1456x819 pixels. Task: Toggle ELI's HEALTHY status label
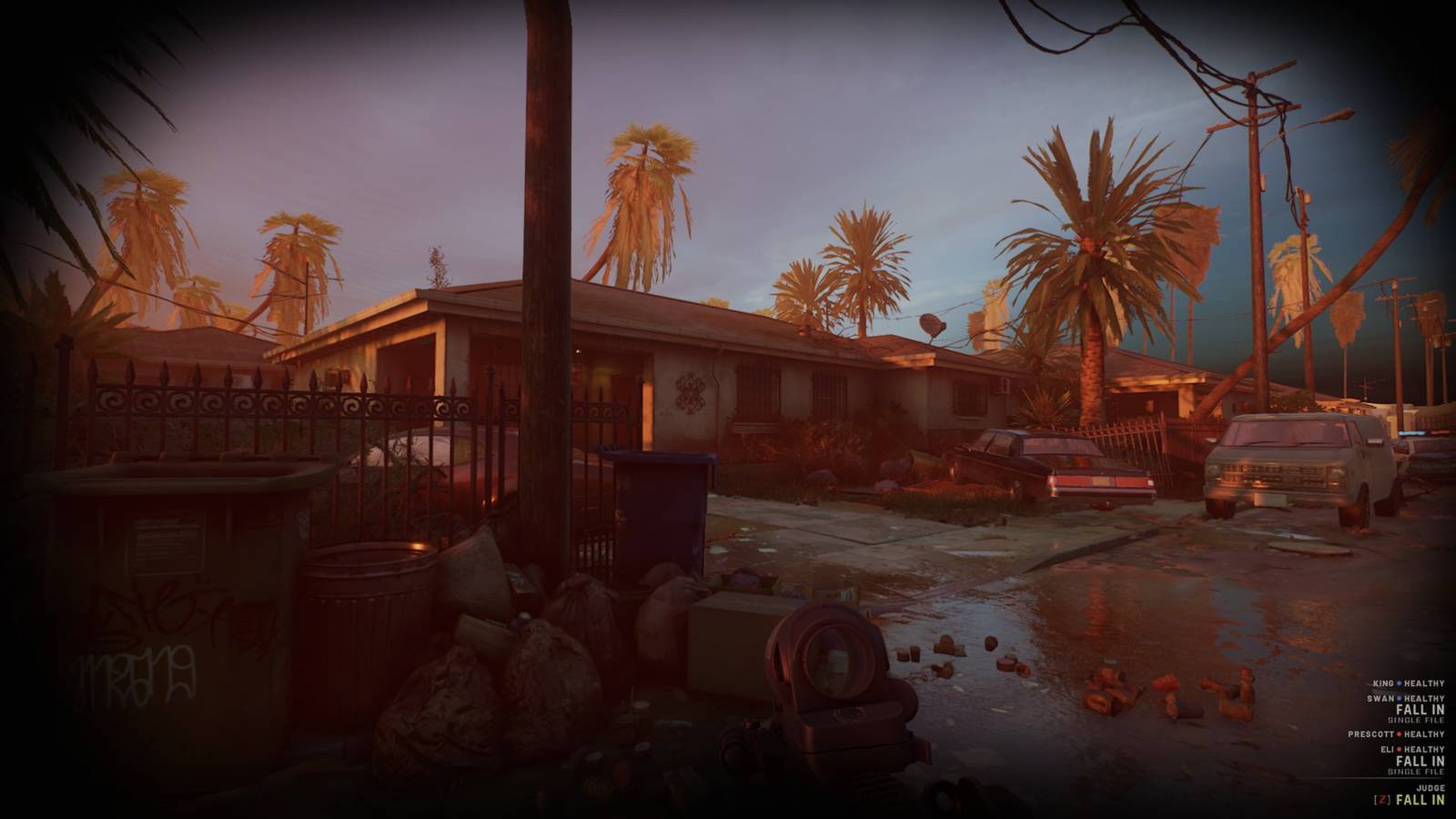click(1423, 749)
